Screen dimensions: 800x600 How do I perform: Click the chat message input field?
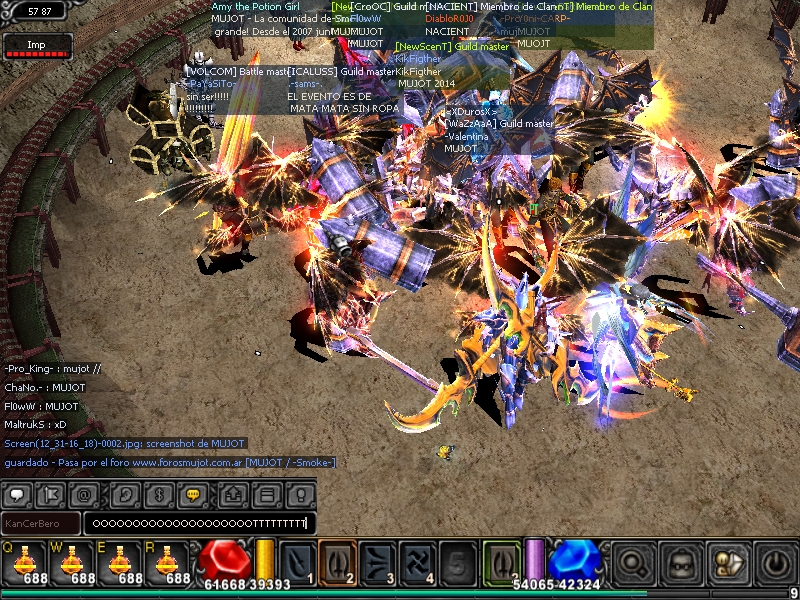[198, 523]
